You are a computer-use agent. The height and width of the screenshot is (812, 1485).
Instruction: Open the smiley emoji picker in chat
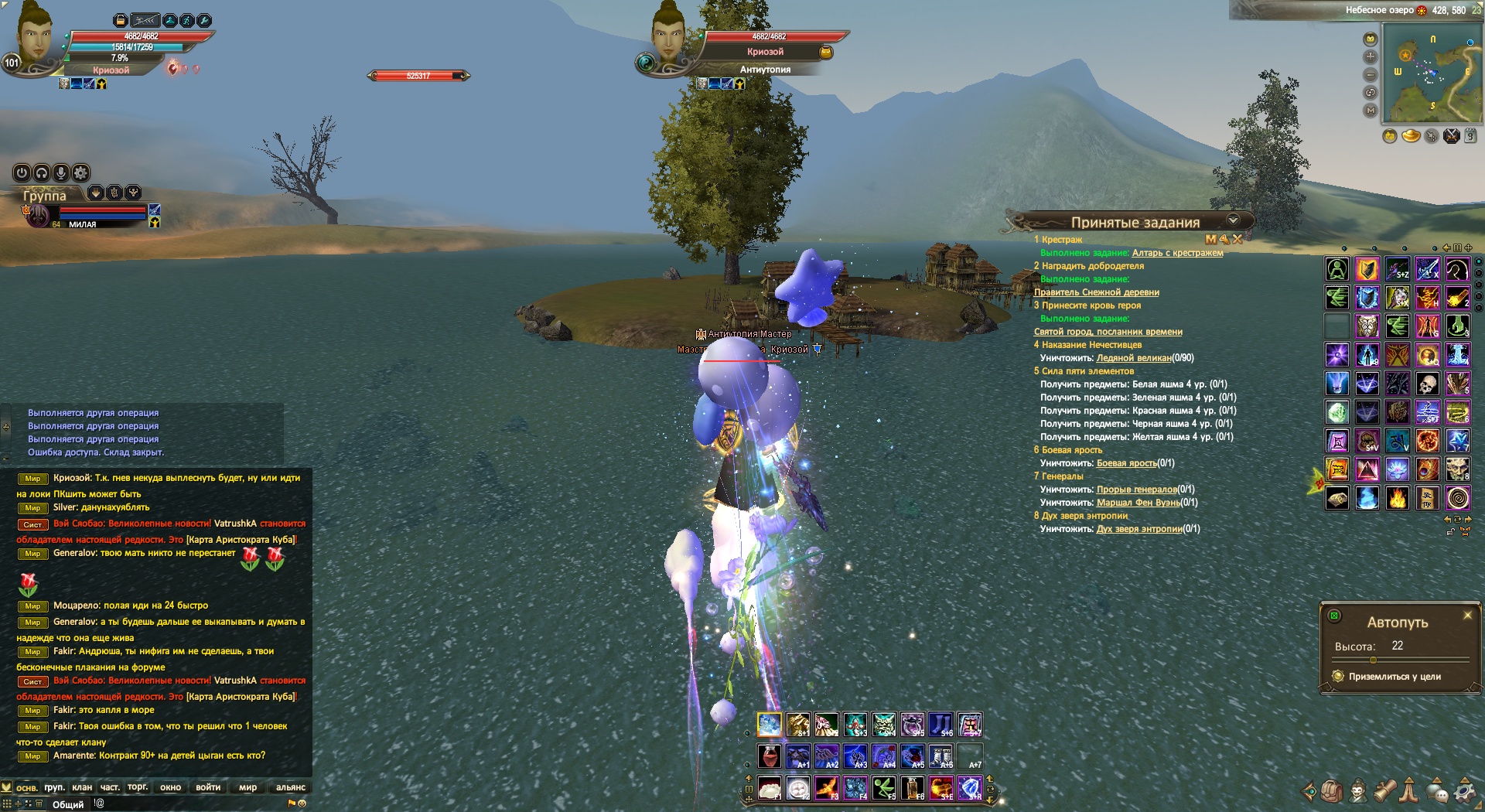pyautogui.click(x=302, y=803)
